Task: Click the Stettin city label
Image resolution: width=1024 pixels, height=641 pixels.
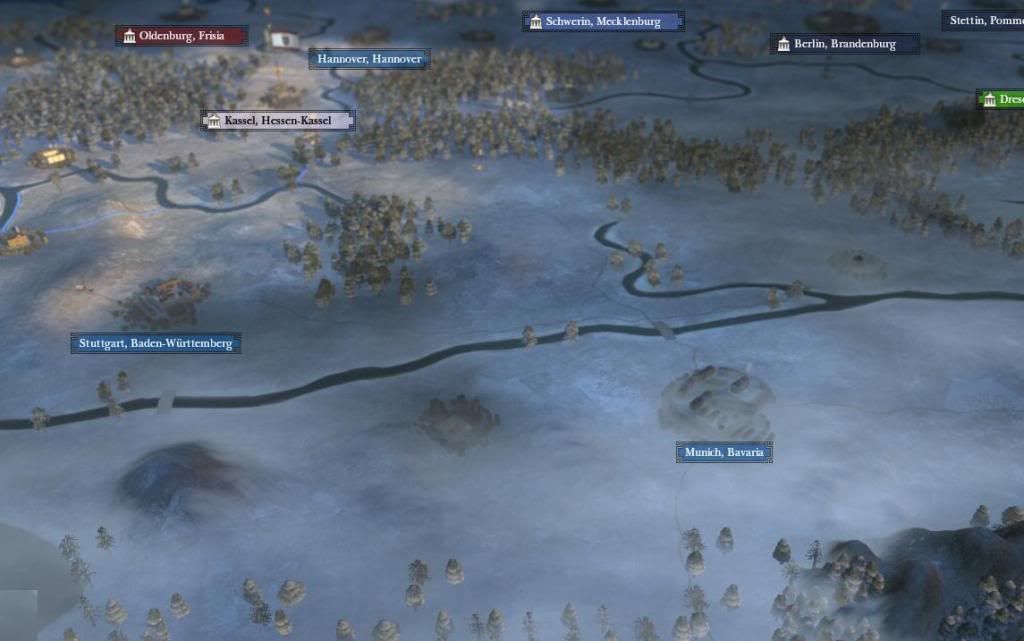Action: point(984,20)
